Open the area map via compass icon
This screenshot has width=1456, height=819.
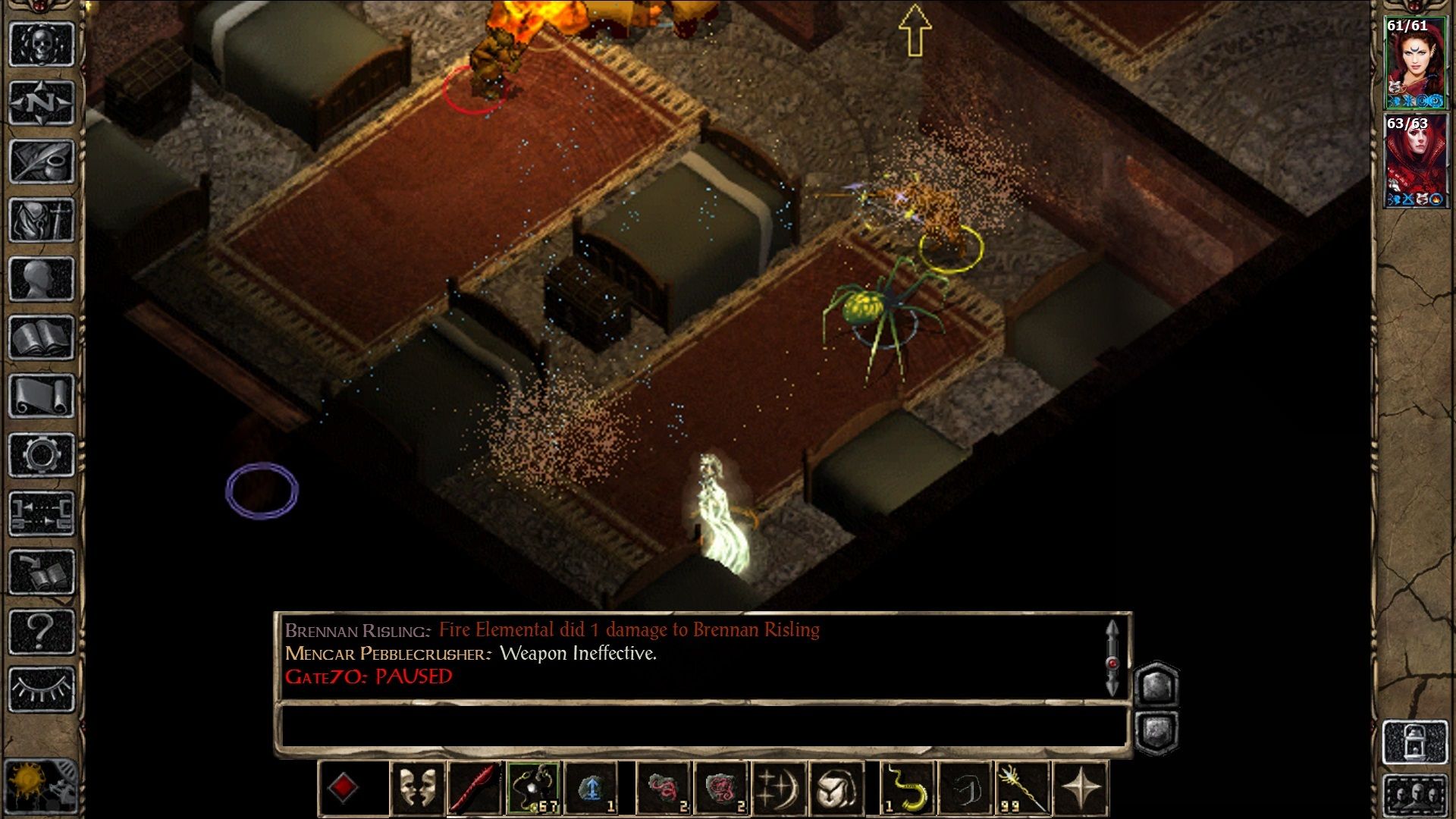click(42, 100)
